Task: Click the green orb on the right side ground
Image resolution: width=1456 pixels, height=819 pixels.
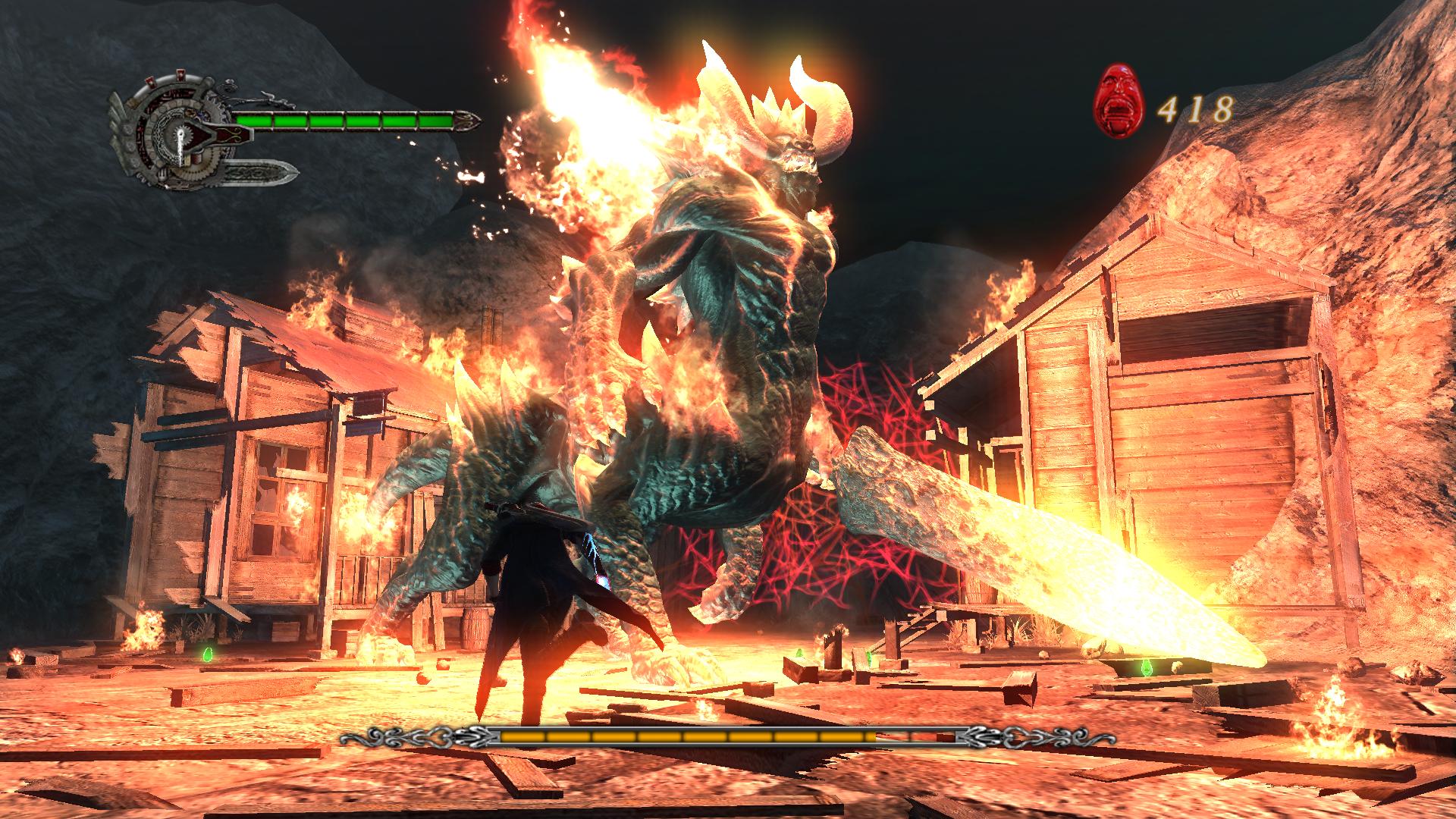Action: (x=1147, y=668)
